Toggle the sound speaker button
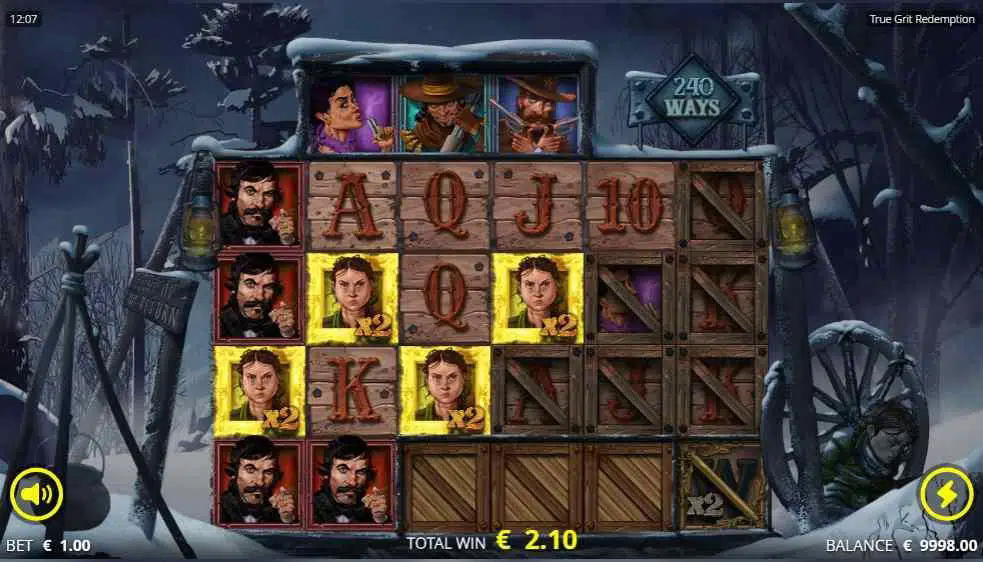 (x=37, y=494)
